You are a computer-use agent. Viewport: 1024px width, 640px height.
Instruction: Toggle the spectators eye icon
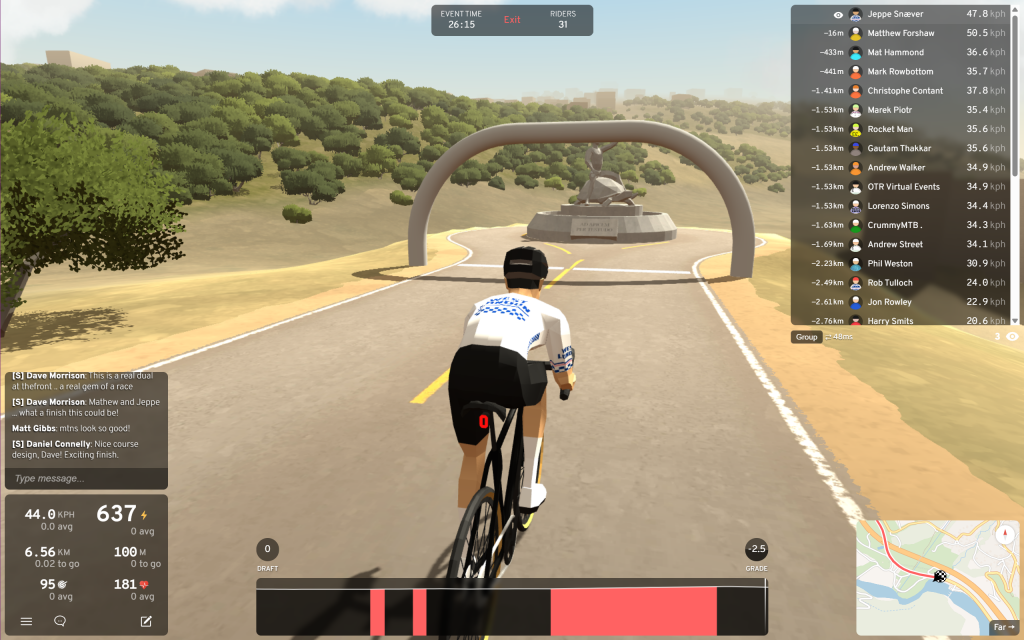[x=1012, y=337]
